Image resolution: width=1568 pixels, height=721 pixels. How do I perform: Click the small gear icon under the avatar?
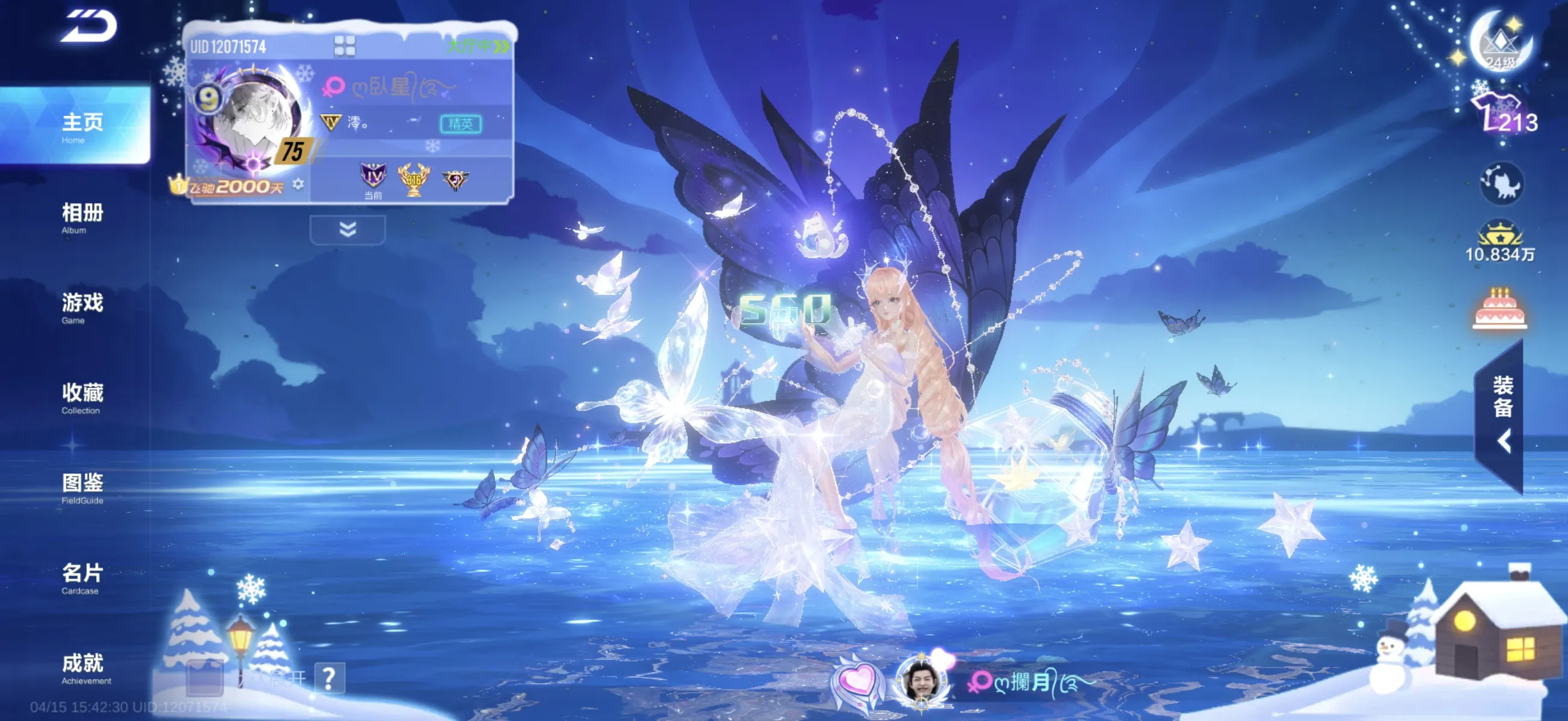click(298, 184)
